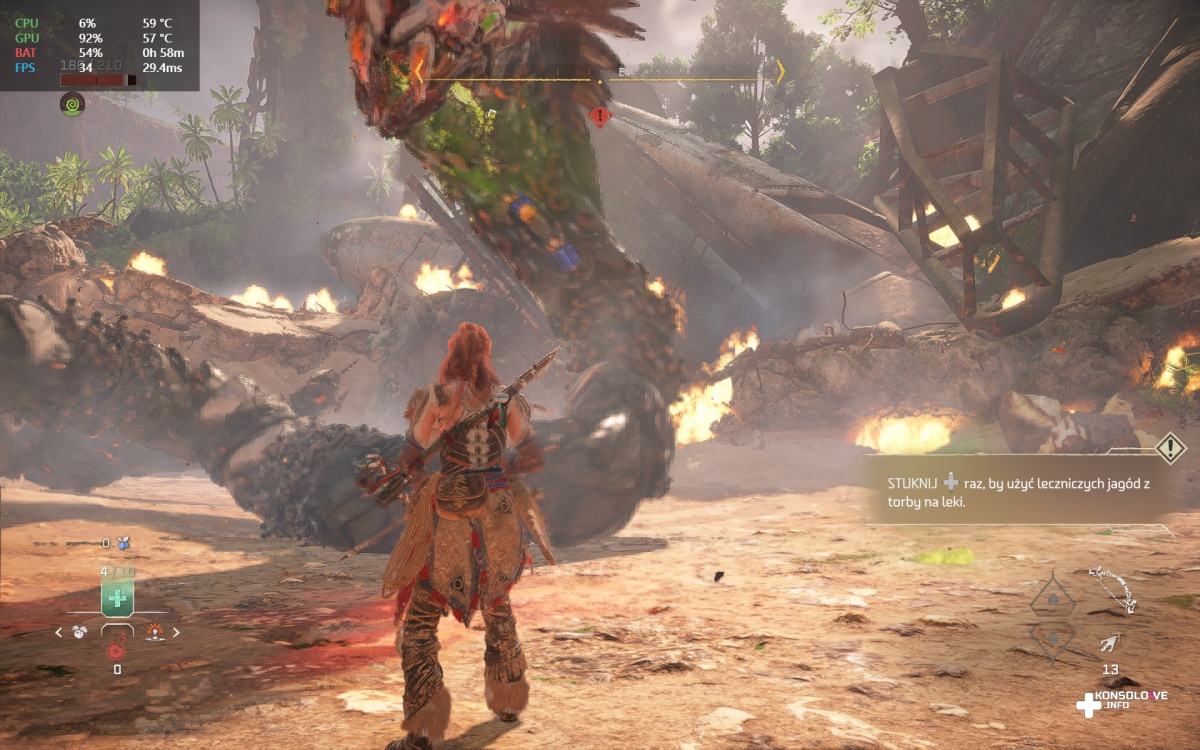Select the red health potion item
The width and height of the screenshot is (1200, 750).
click(x=116, y=651)
